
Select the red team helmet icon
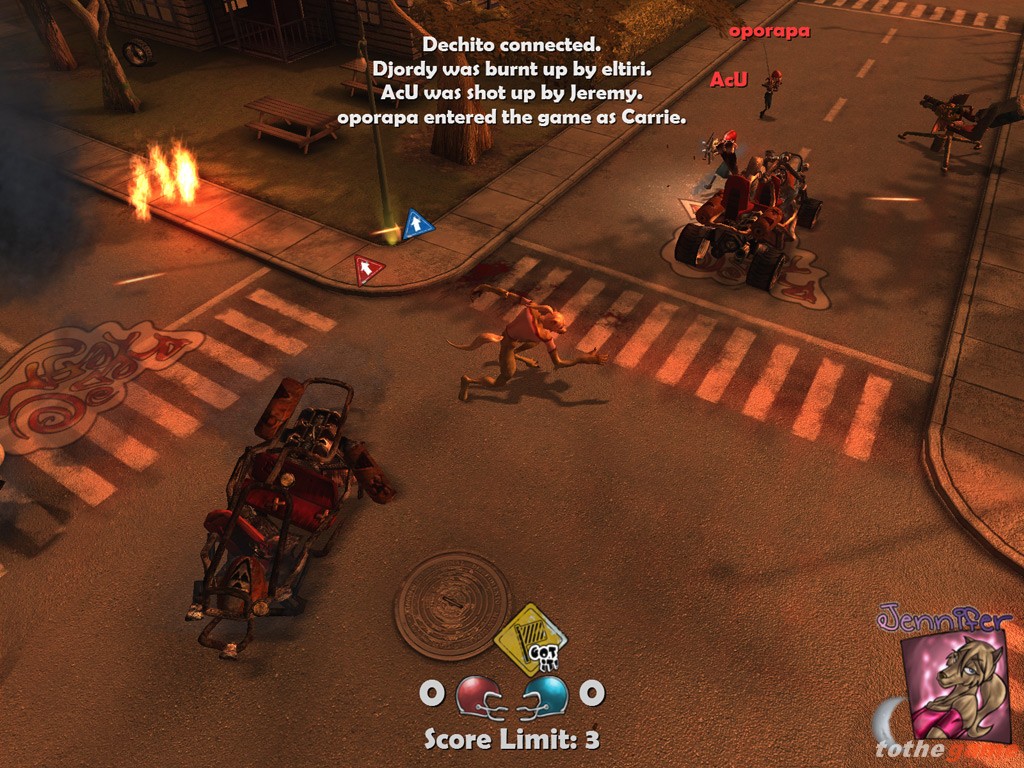click(x=480, y=695)
